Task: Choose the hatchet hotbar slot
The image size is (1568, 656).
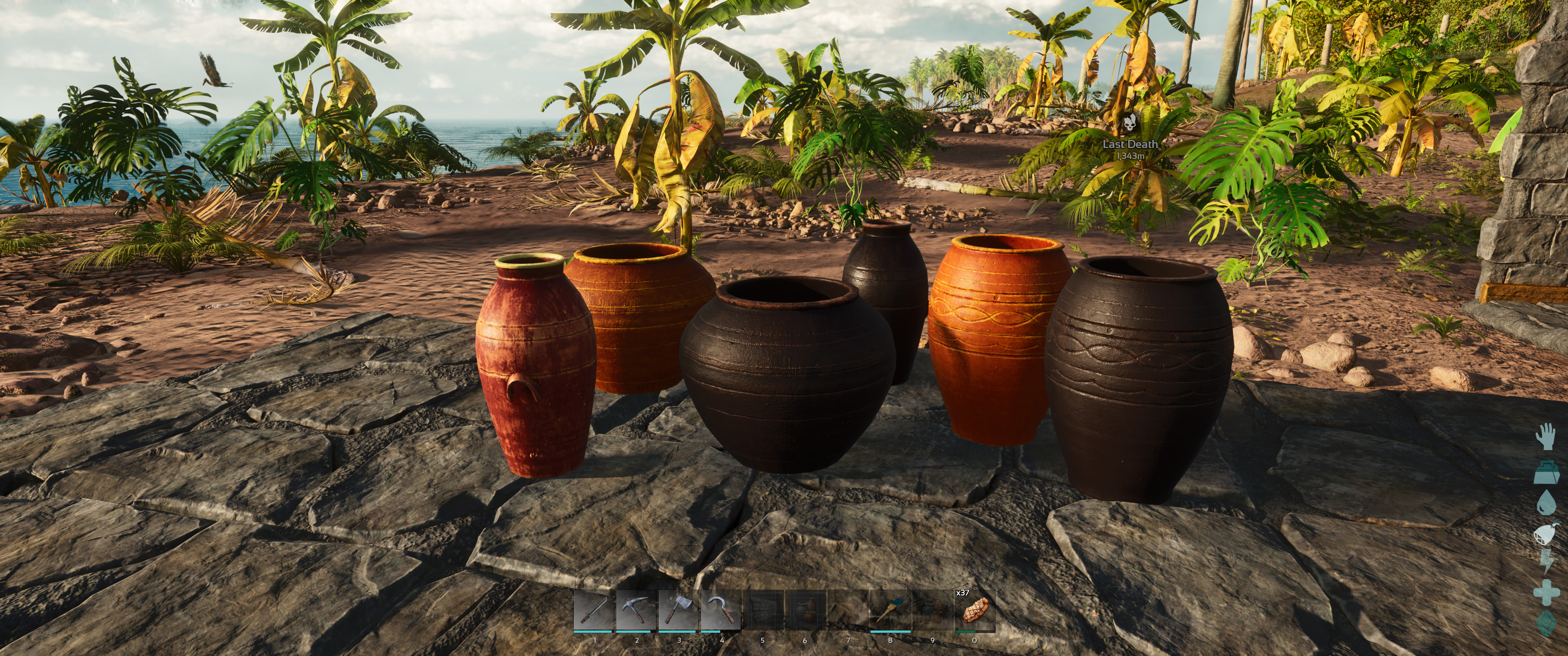Action: pyautogui.click(x=679, y=610)
